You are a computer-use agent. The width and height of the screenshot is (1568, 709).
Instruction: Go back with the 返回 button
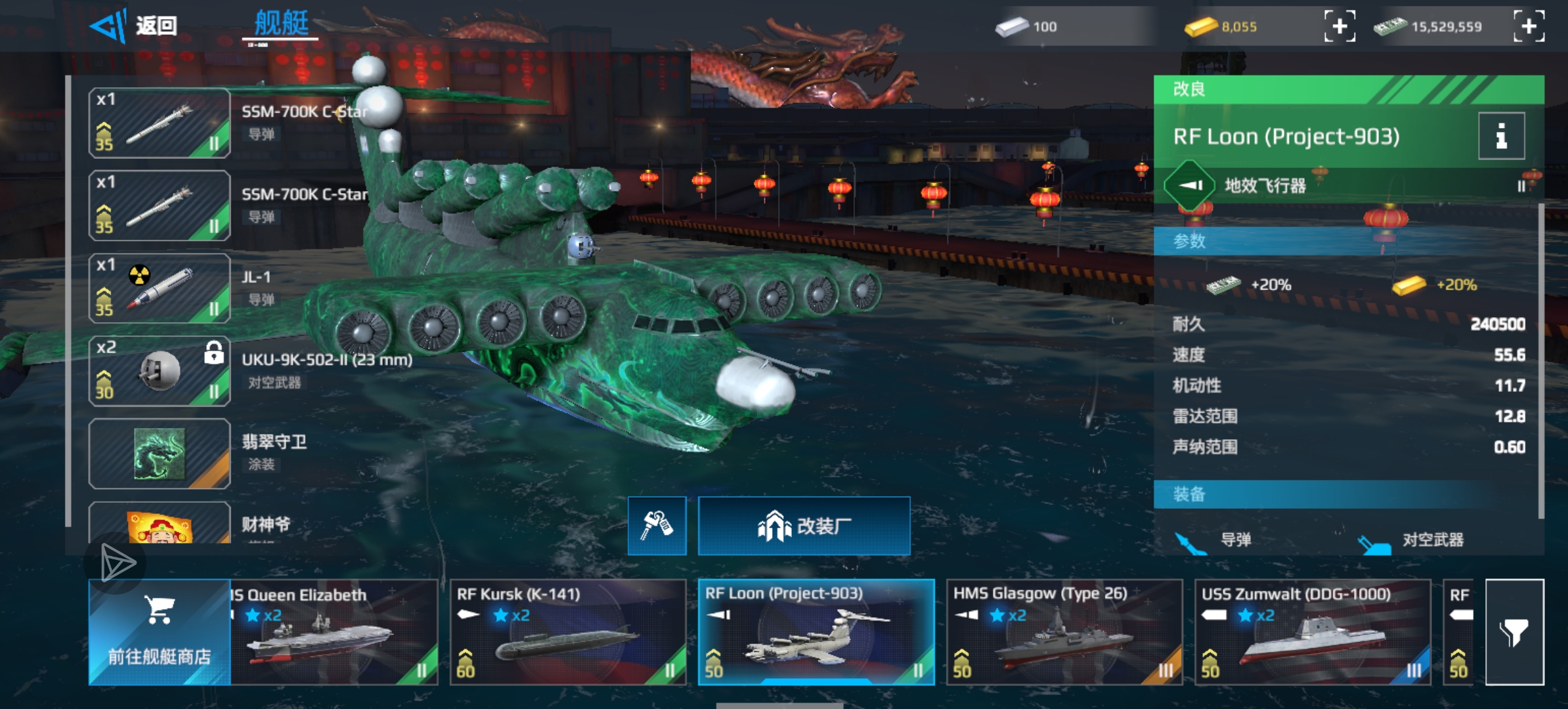tap(135, 26)
